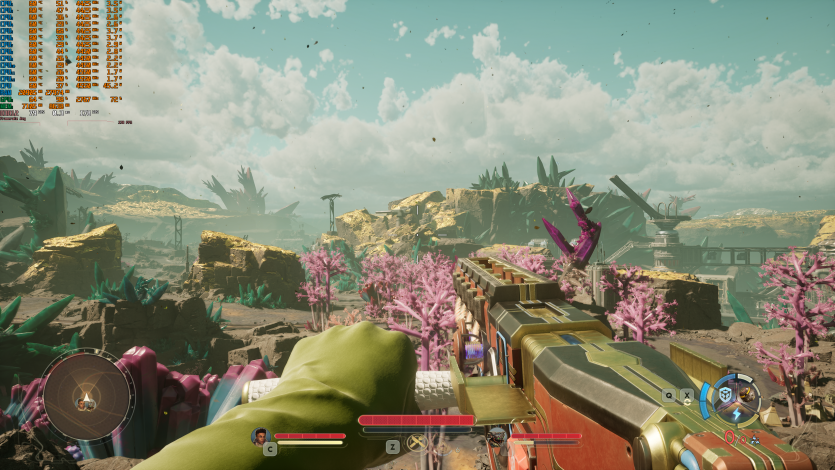Image resolution: width=835 pixels, height=470 pixels.
Task: Click the circular compass minimap
Action: (87, 397)
